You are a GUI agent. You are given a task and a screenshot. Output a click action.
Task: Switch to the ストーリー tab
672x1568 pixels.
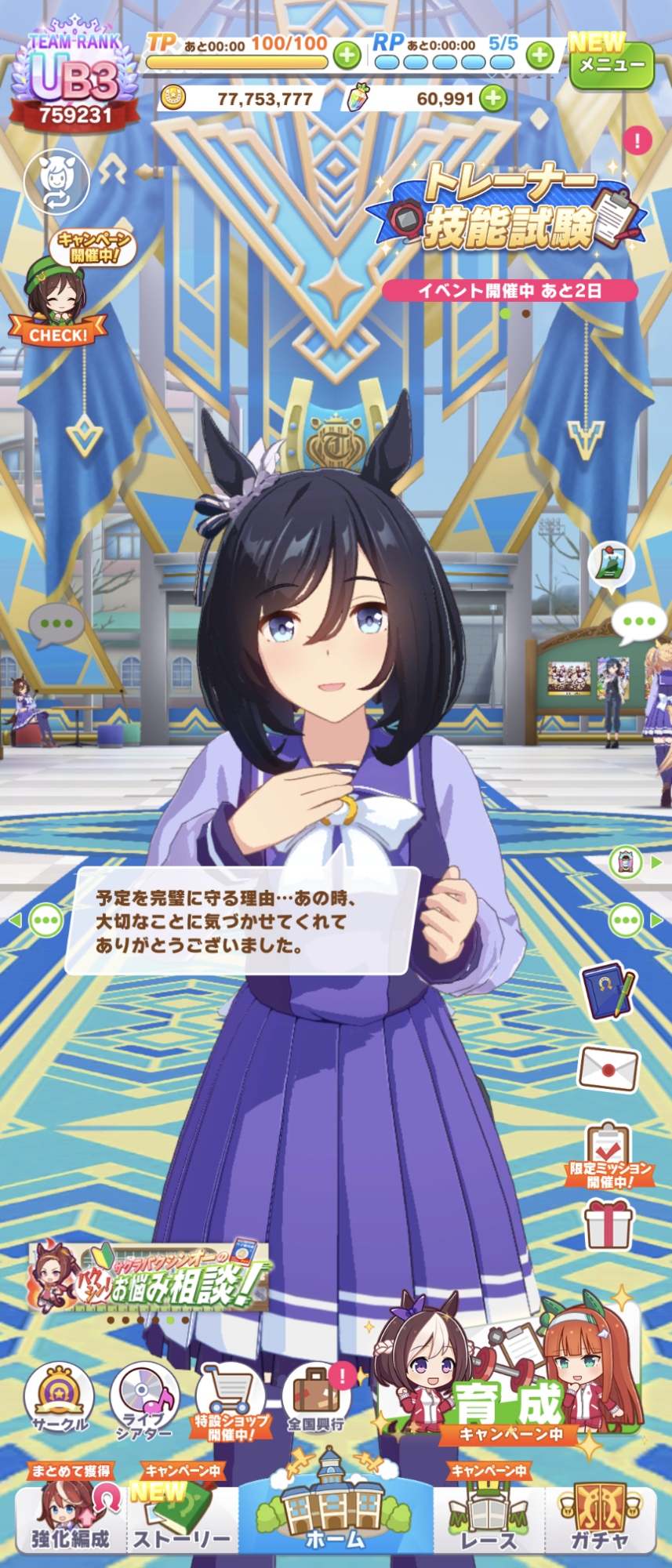tap(182, 1521)
